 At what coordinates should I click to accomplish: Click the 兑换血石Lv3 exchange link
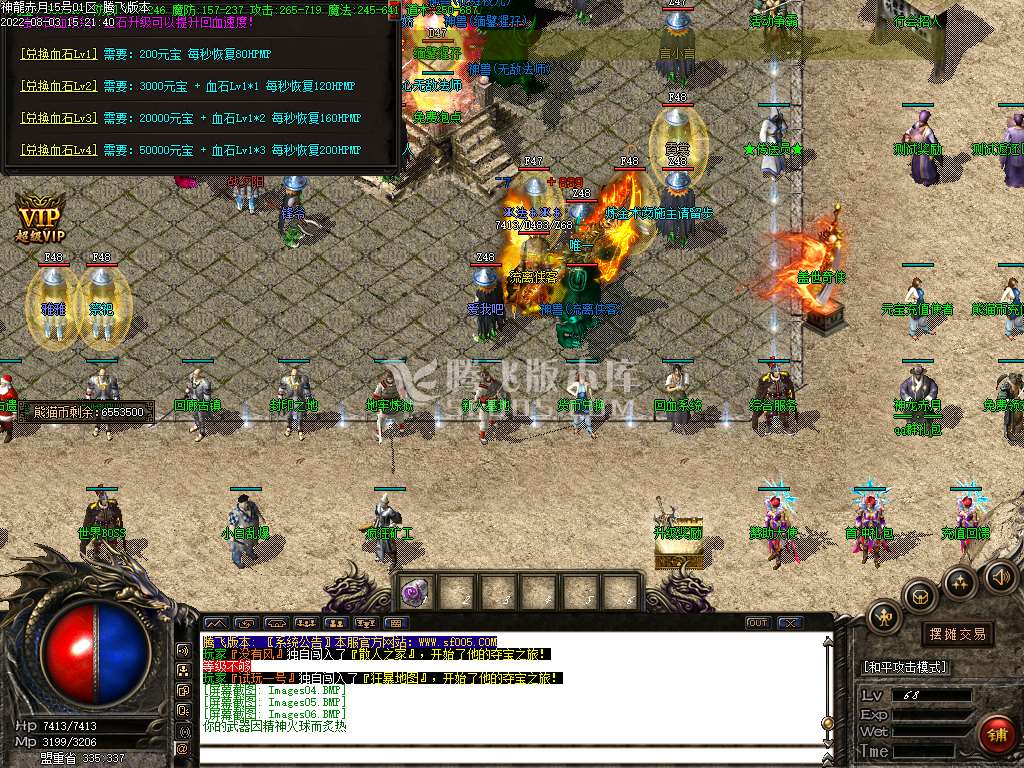(x=58, y=118)
